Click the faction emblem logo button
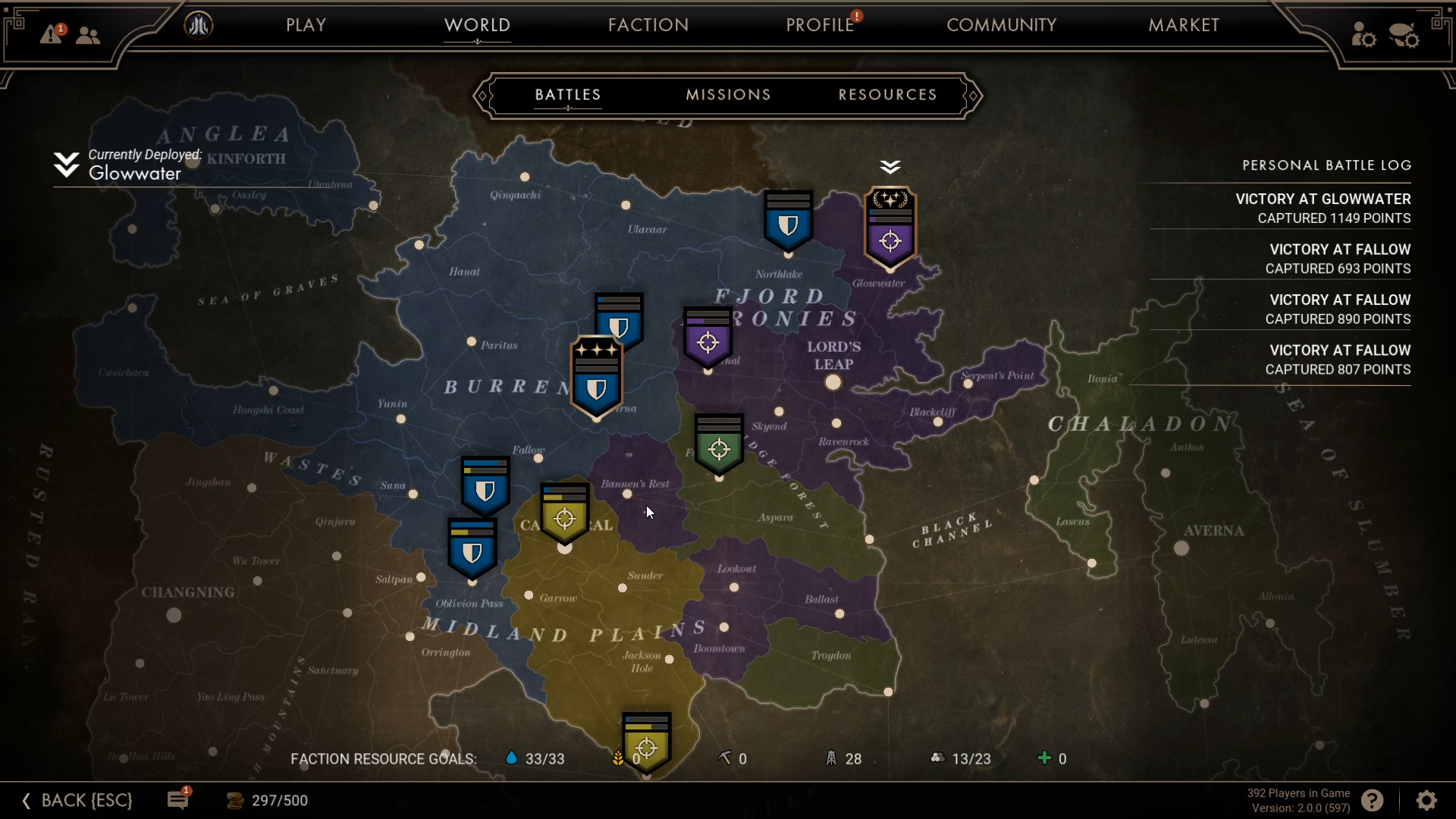1456x819 pixels. pyautogui.click(x=199, y=26)
